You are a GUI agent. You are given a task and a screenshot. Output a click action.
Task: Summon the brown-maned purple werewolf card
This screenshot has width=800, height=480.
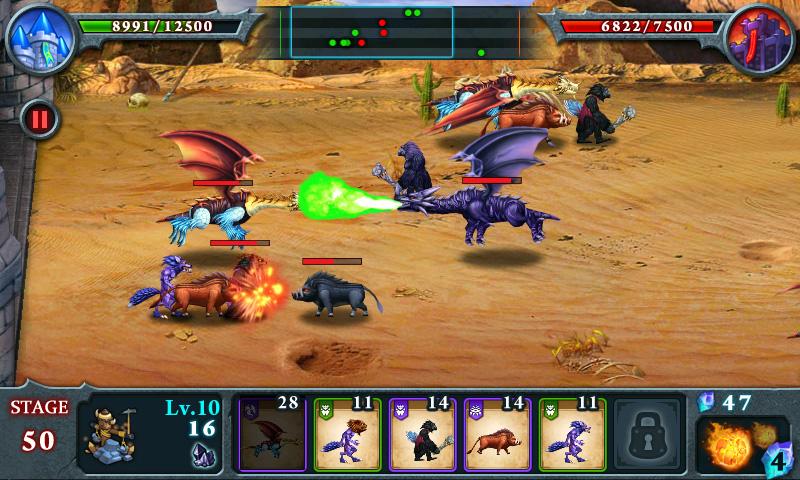[346, 434]
